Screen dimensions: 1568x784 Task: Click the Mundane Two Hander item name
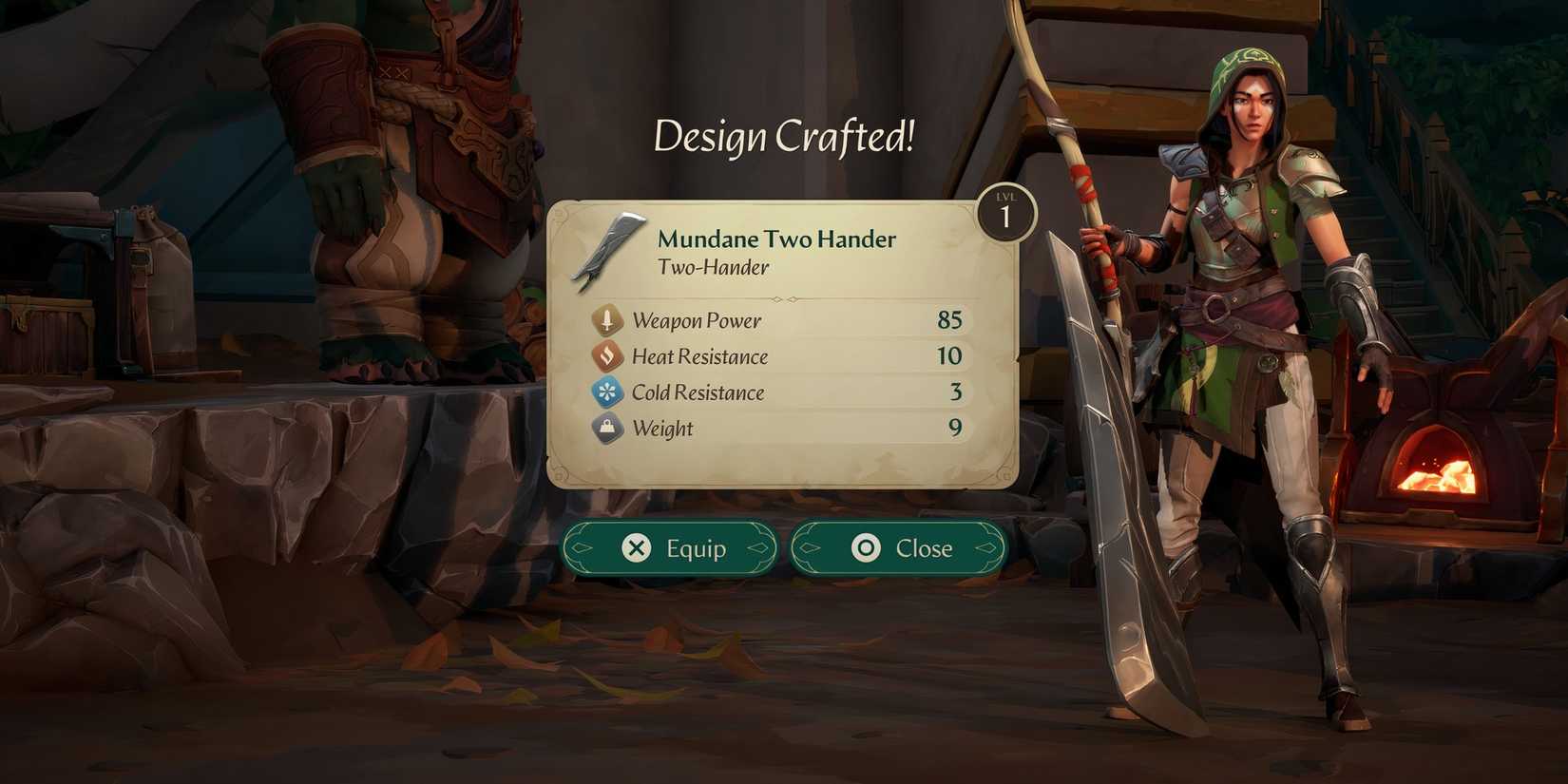coord(774,239)
